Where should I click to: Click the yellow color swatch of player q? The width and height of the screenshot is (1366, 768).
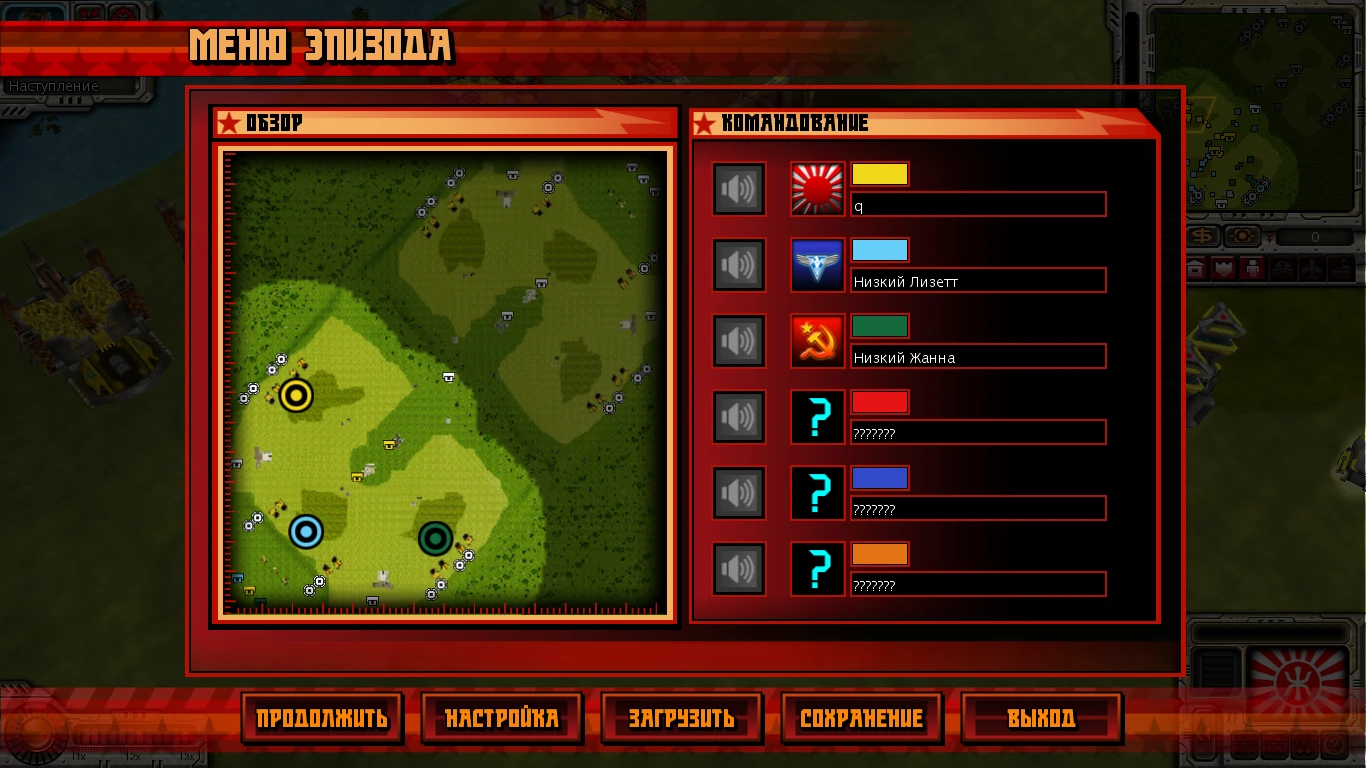880,174
